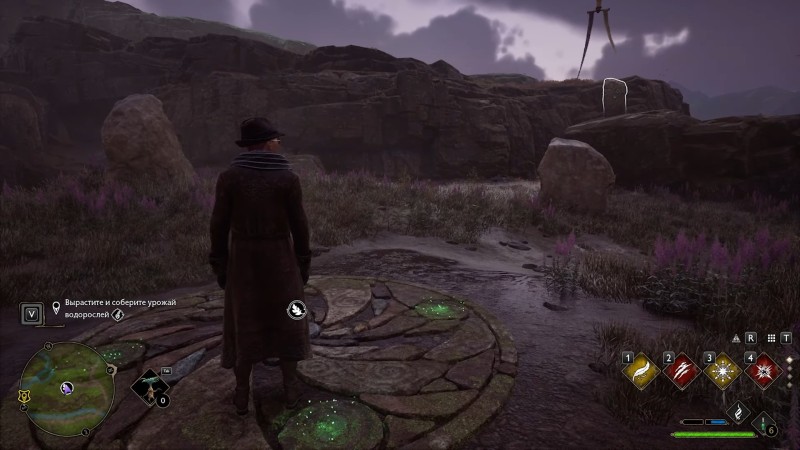Select the yellow feather spell in slot 1
The image size is (800, 450).
point(640,371)
